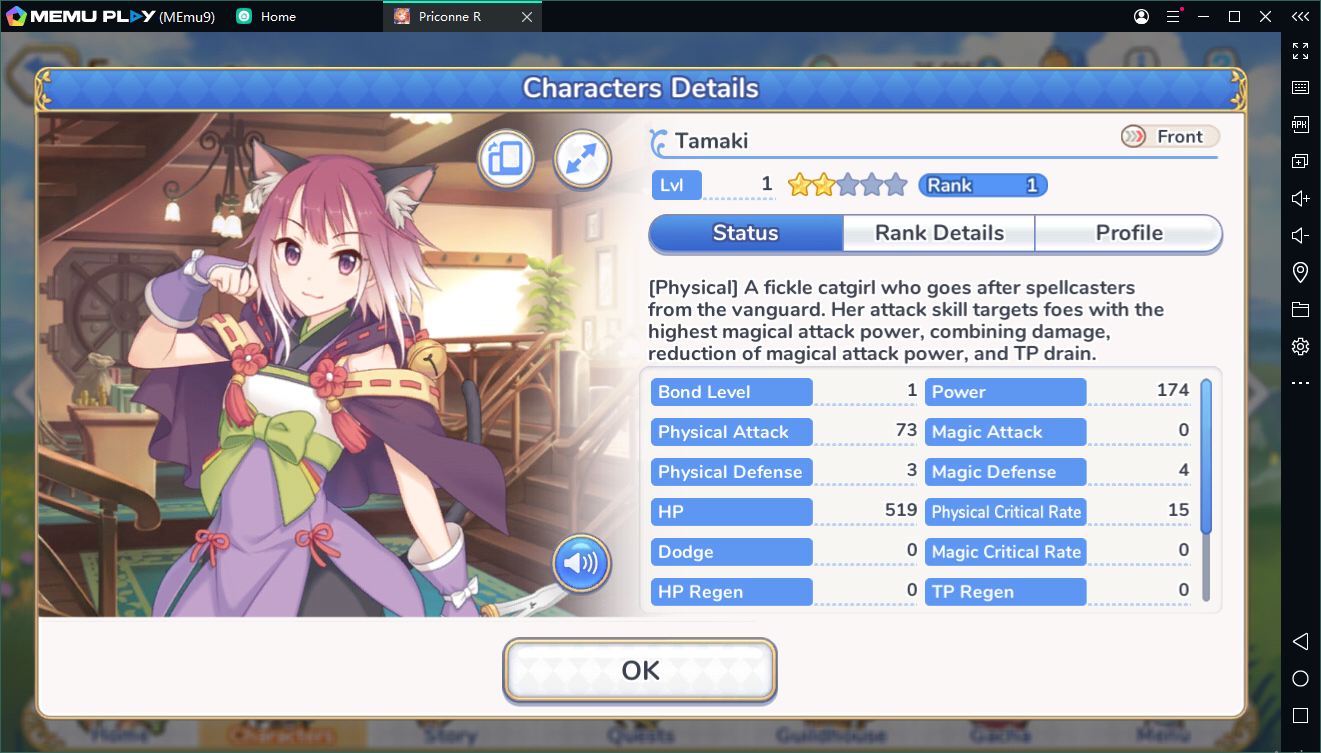
Task: Close the Priconne R emulator tab
Action: pos(527,17)
